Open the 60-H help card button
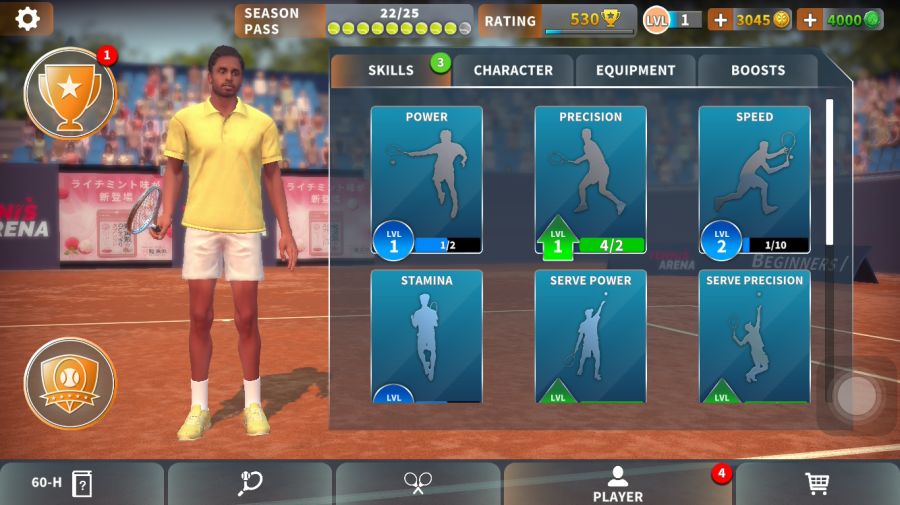 (62, 484)
